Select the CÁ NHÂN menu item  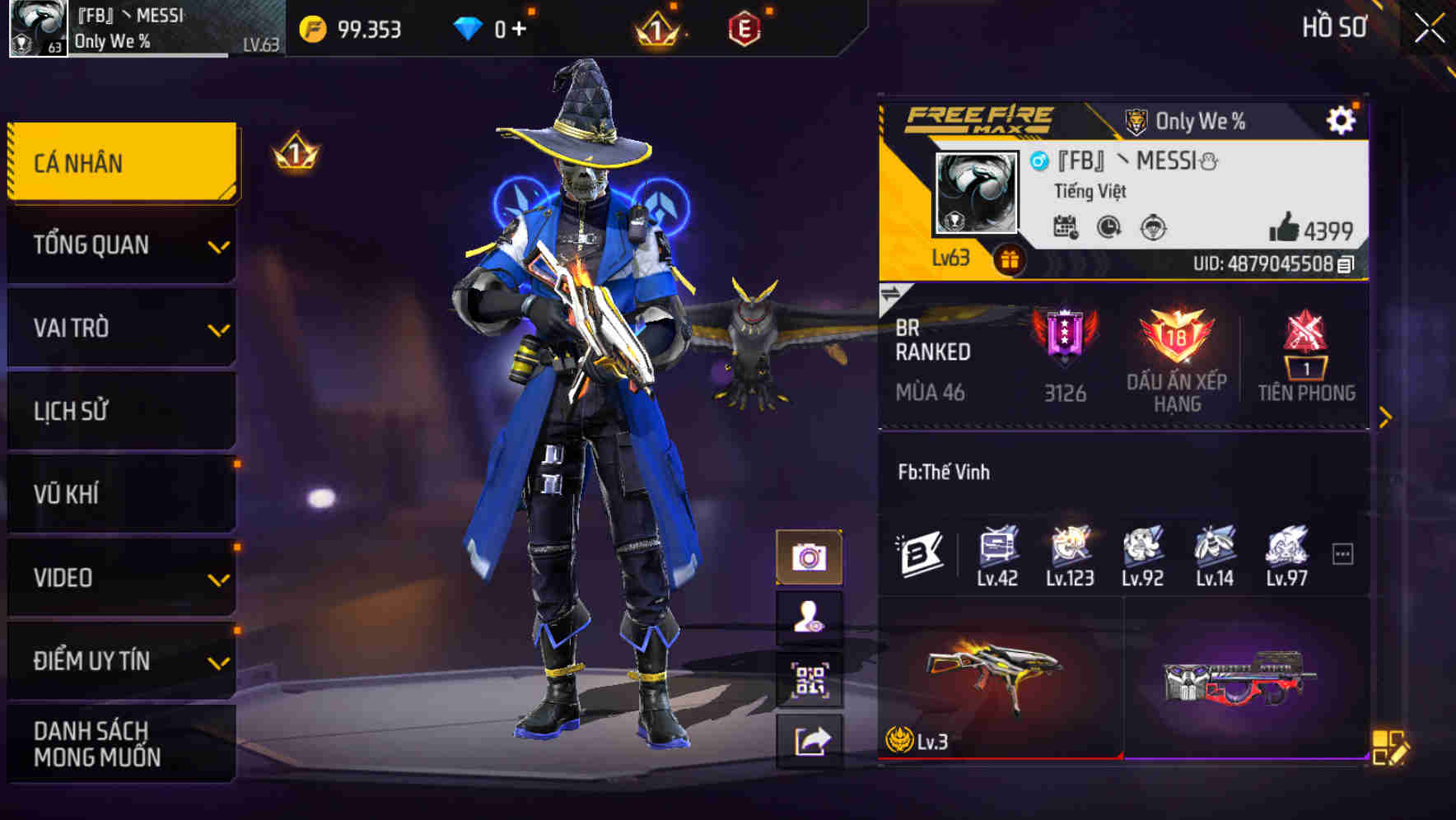pos(120,162)
